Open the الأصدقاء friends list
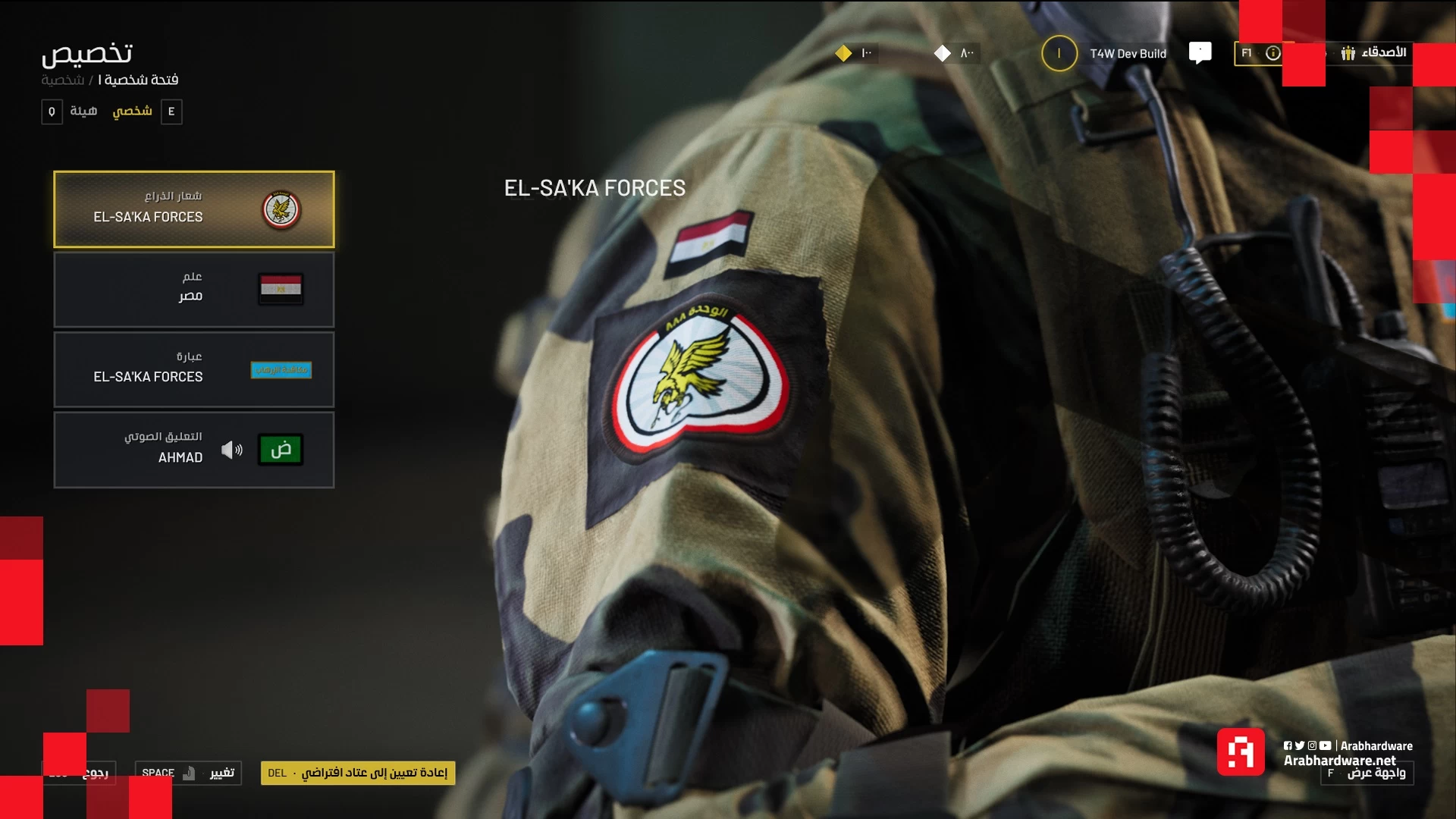This screenshot has width=1456, height=819. coord(1374,52)
